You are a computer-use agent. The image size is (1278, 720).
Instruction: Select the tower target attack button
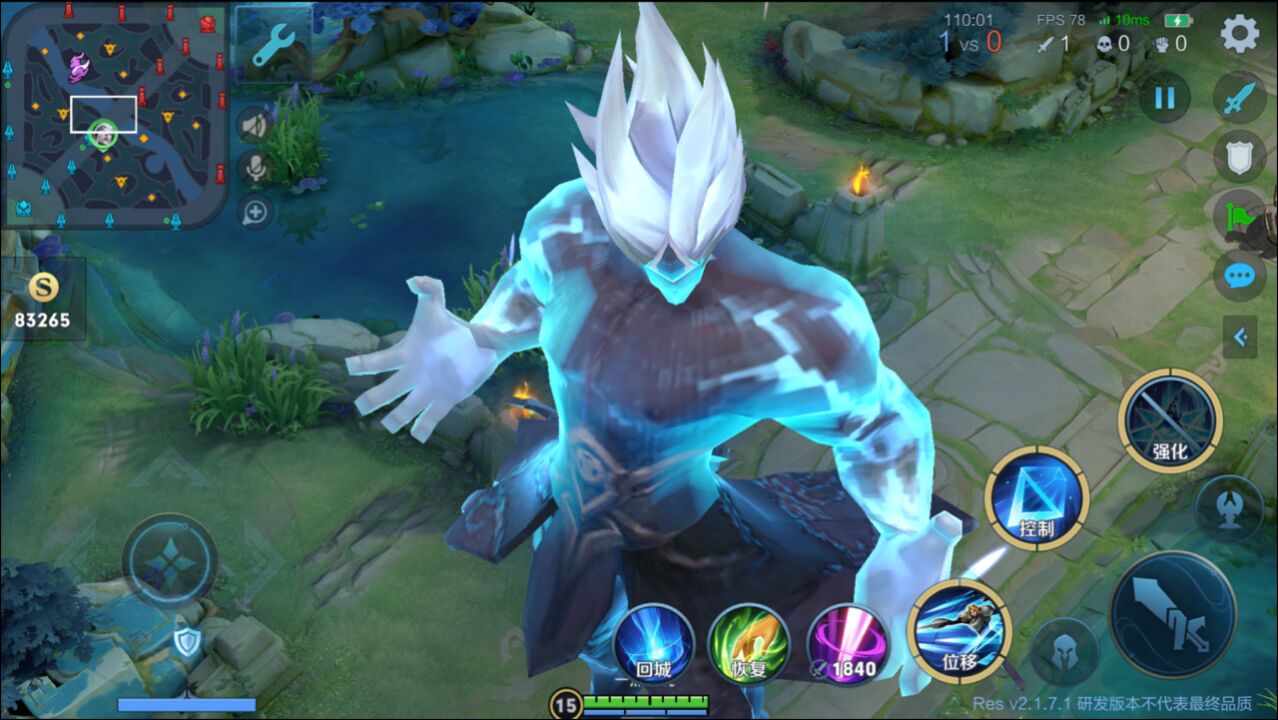(1228, 508)
